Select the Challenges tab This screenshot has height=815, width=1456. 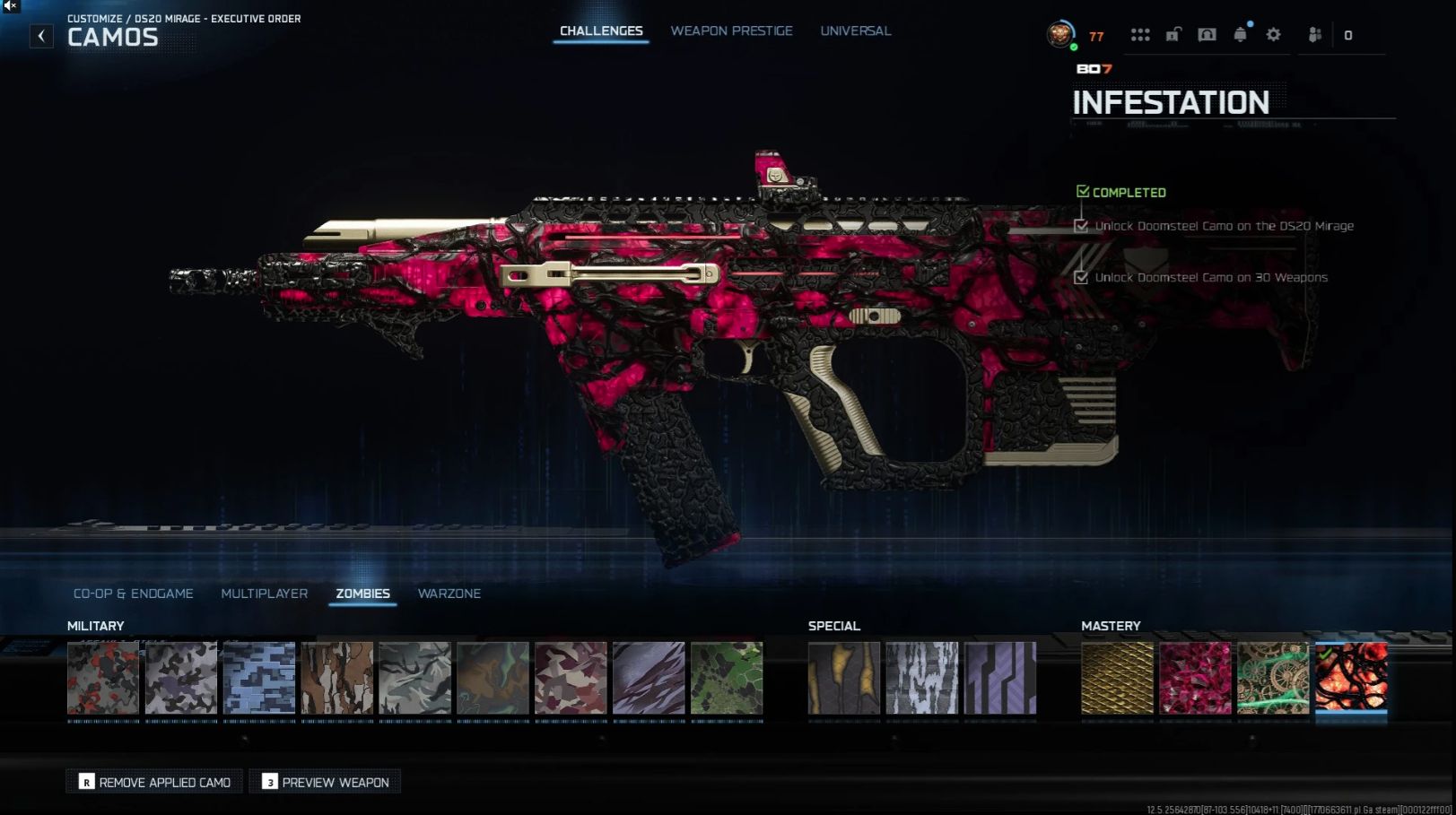[601, 31]
